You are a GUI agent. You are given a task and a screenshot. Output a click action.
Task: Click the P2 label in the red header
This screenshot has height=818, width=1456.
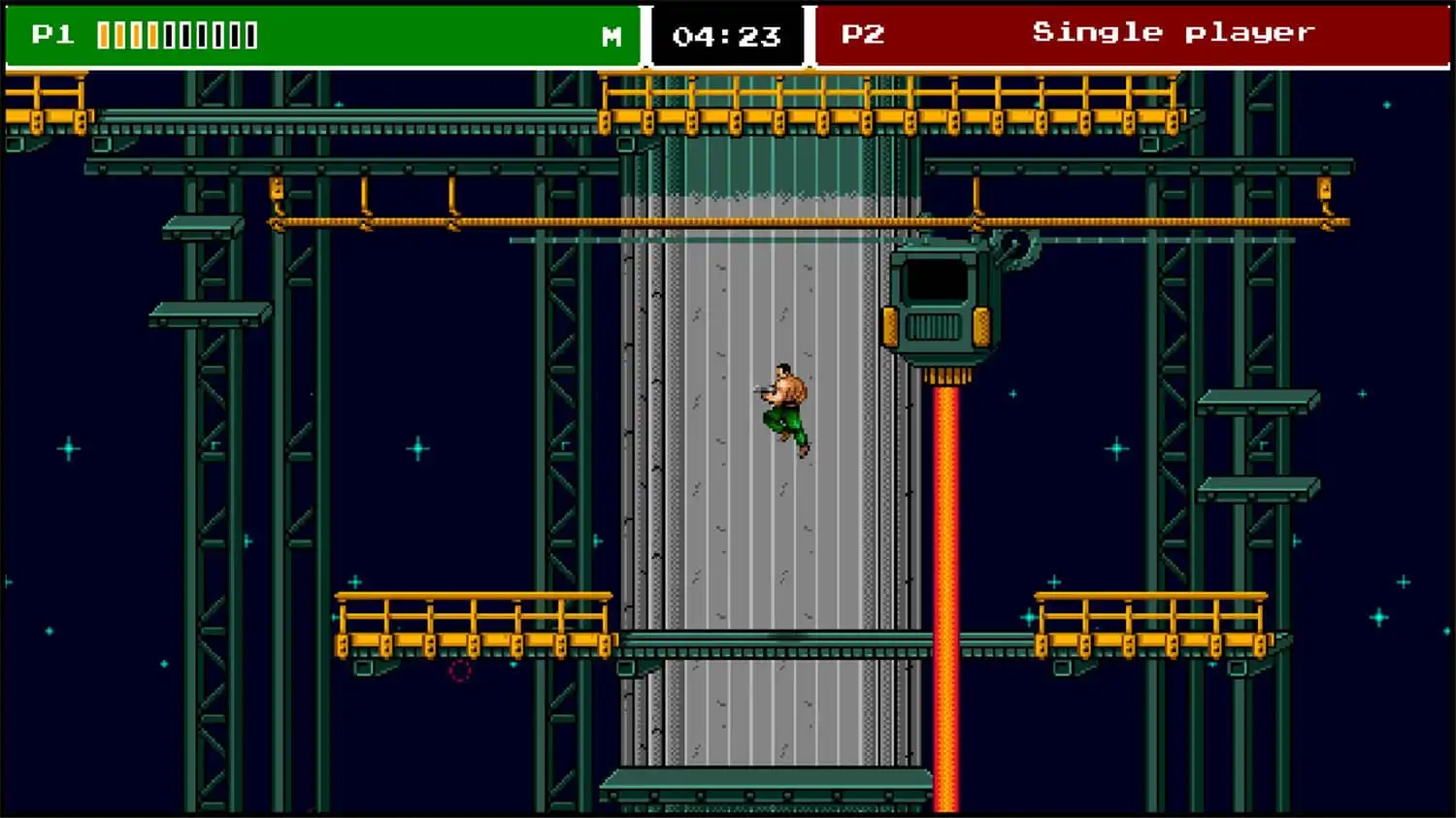point(862,32)
